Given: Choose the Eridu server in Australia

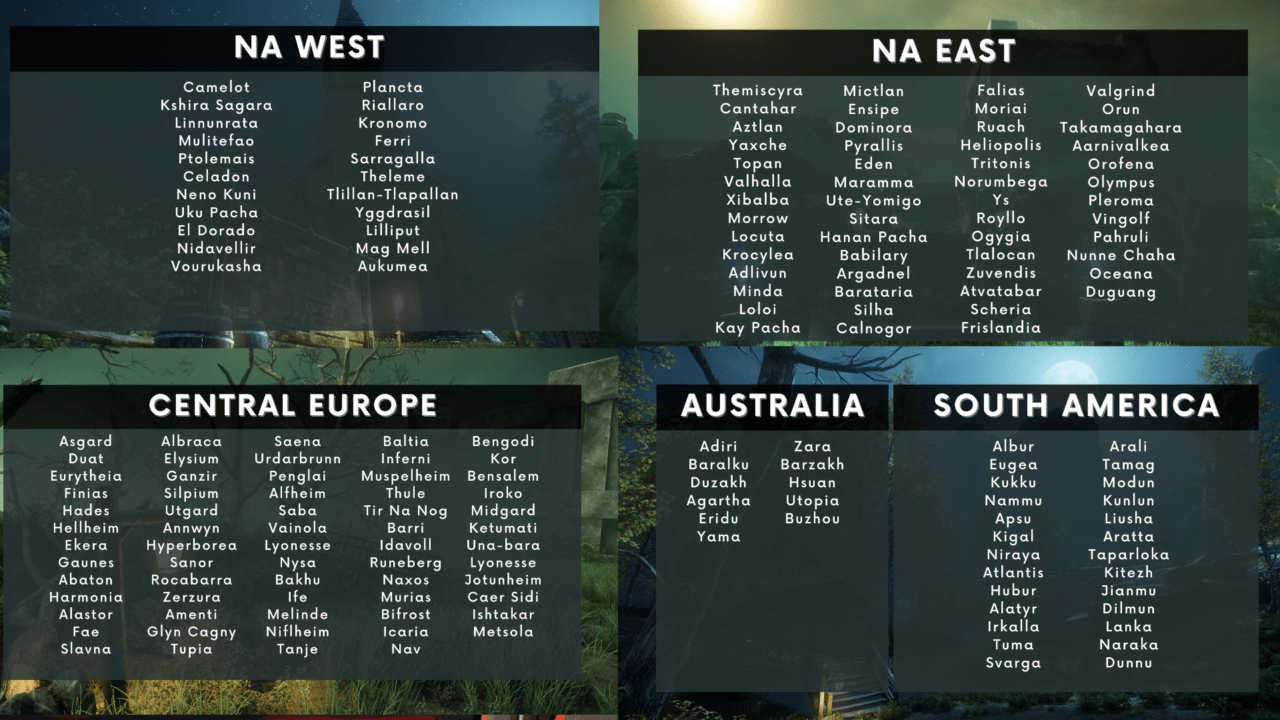Looking at the screenshot, I should (720, 517).
